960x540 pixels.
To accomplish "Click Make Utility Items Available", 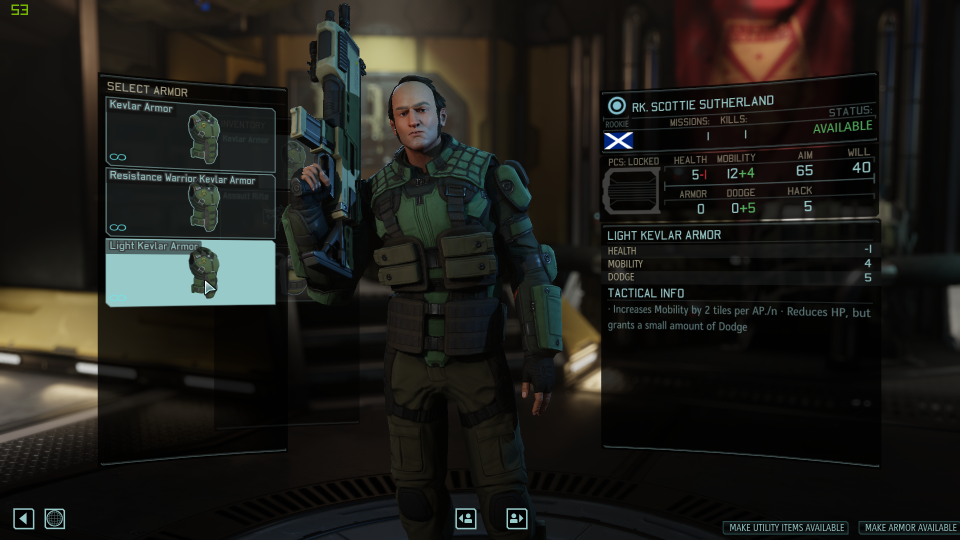I will click(x=786, y=527).
